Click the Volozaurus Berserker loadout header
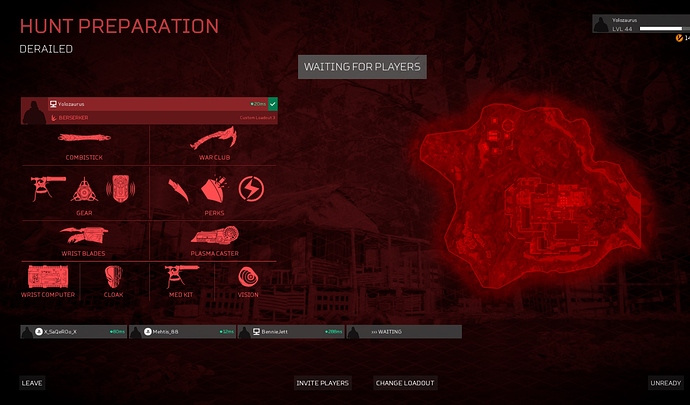 150,110
